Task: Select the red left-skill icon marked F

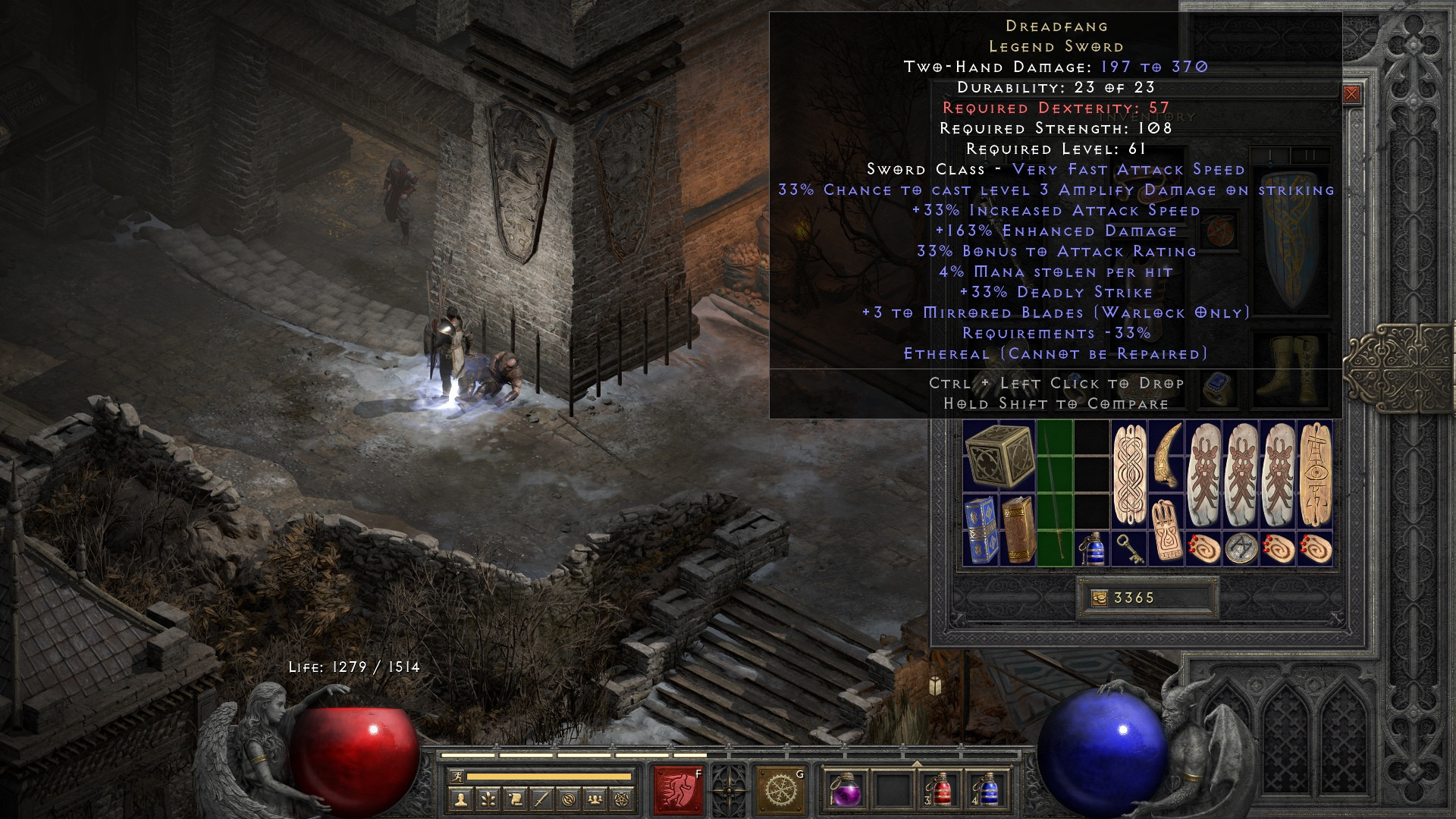Action: tap(679, 790)
